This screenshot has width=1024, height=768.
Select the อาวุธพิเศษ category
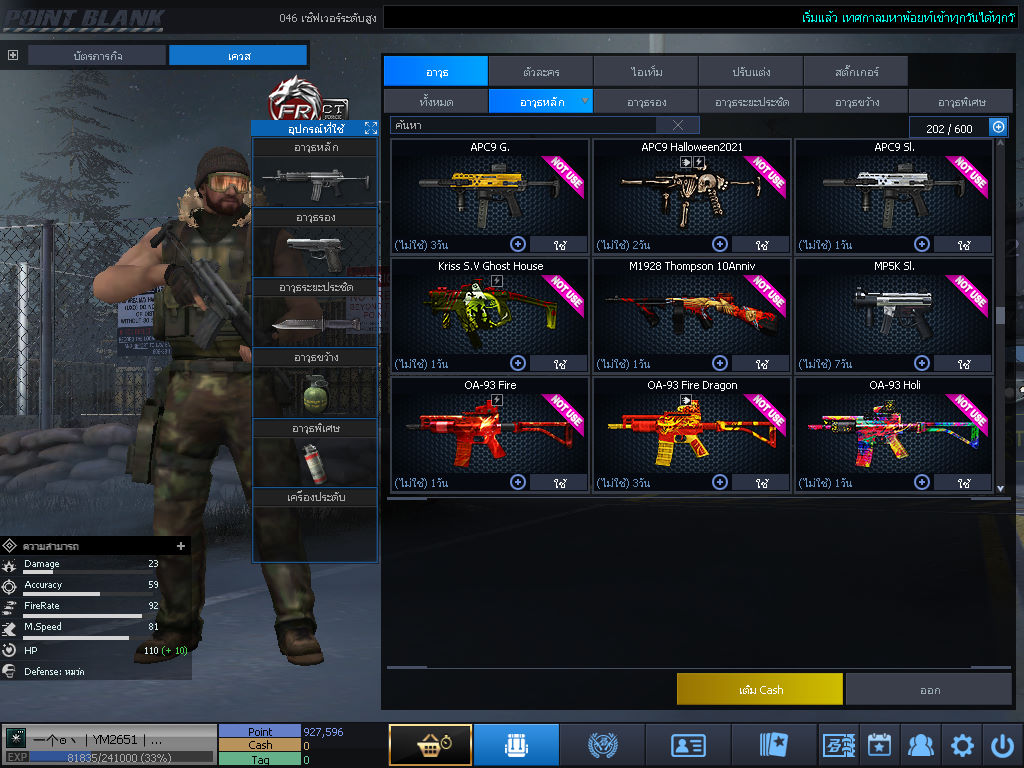[x=961, y=101]
